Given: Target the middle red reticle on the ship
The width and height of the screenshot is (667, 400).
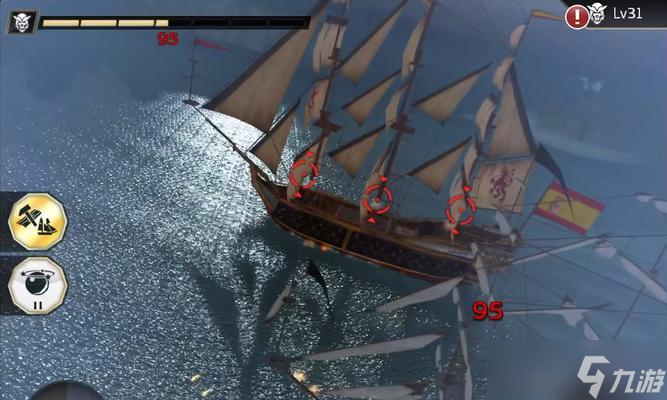Looking at the screenshot, I should (377, 196).
